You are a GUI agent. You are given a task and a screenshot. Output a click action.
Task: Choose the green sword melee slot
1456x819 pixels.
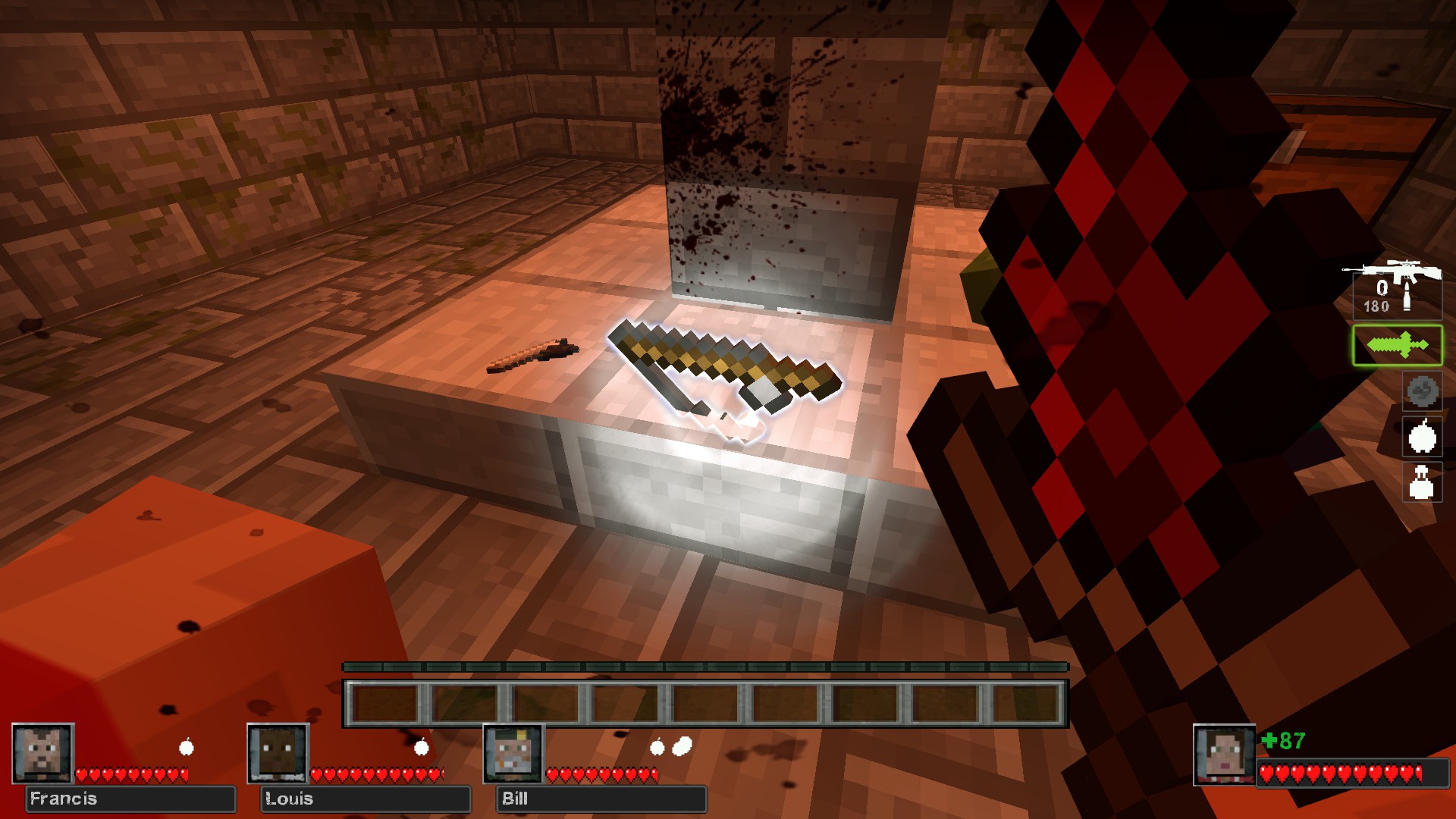[1397, 346]
